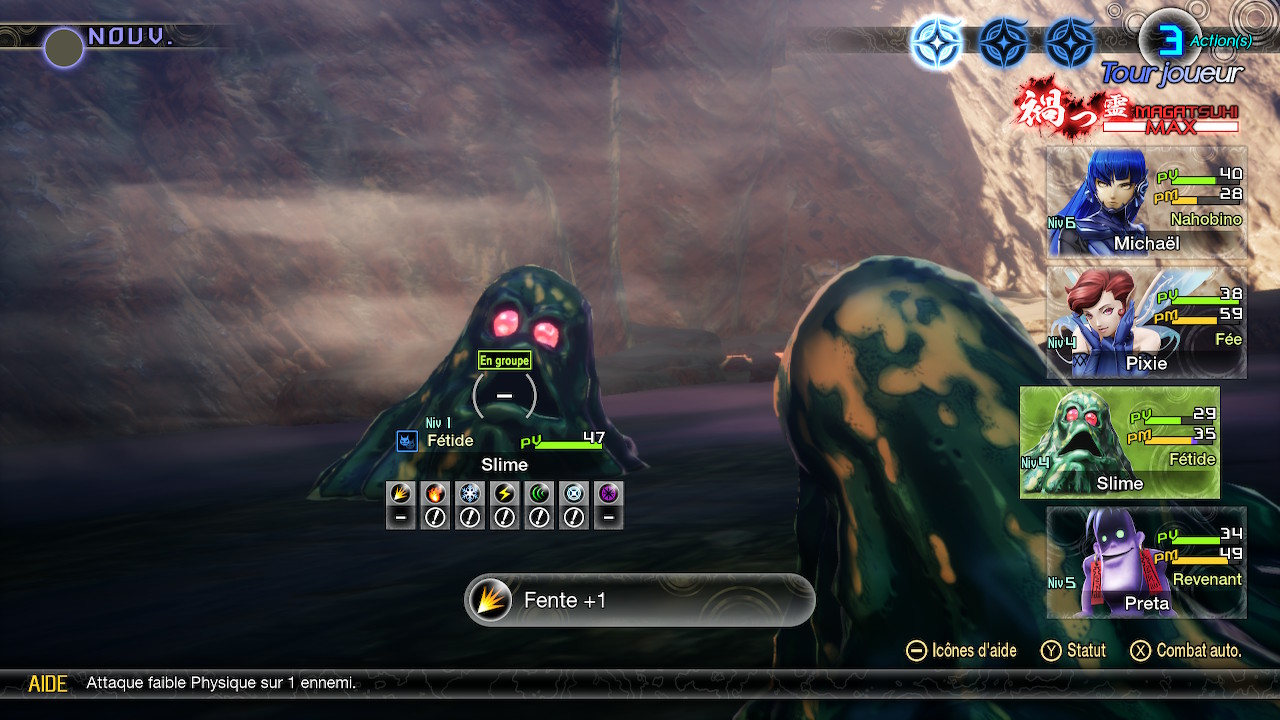Click the enemy's dark affinity icon
The width and height of the screenshot is (1280, 720).
pos(609,493)
